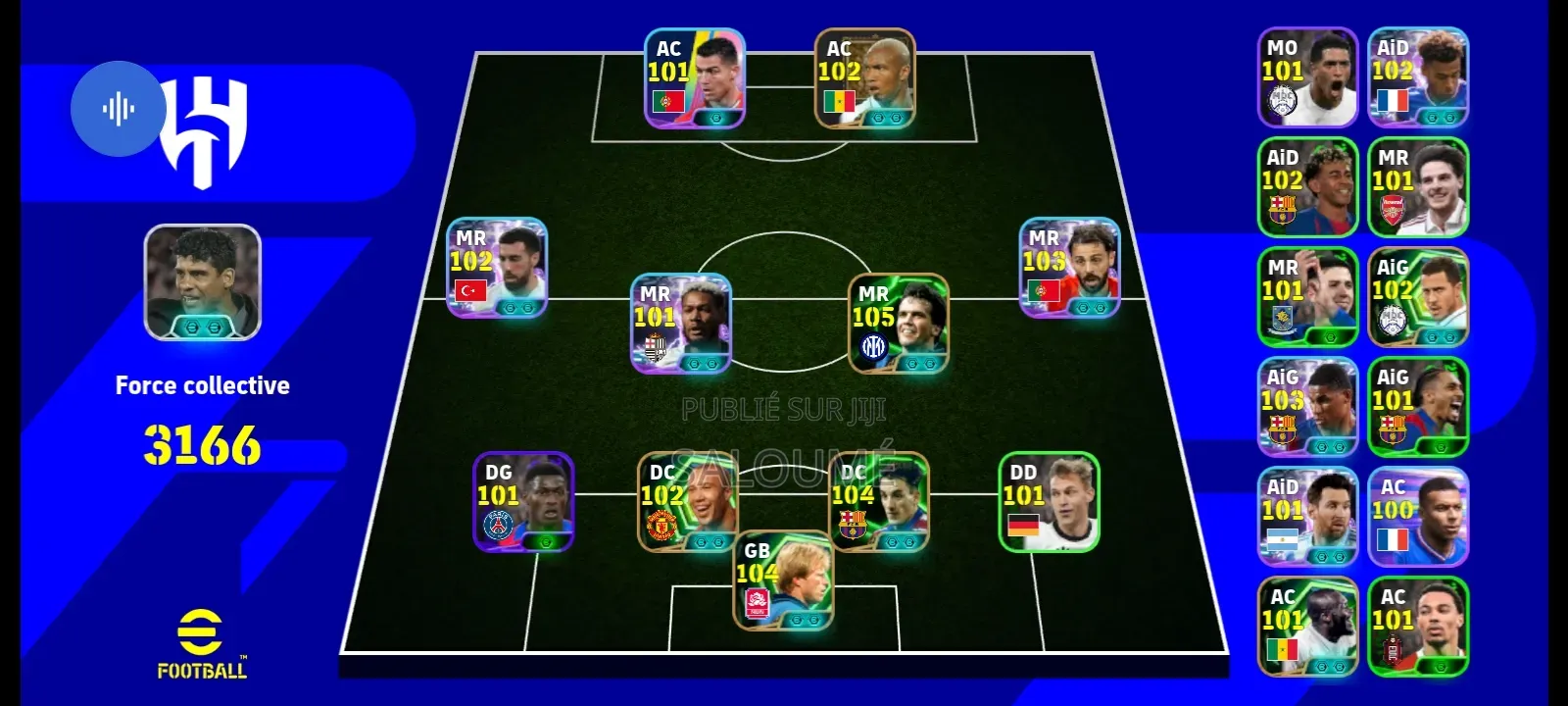Viewport: 1568px width, 706px height.
Task: Choose the DD 101 Germany right-back card
Action: (1049, 502)
